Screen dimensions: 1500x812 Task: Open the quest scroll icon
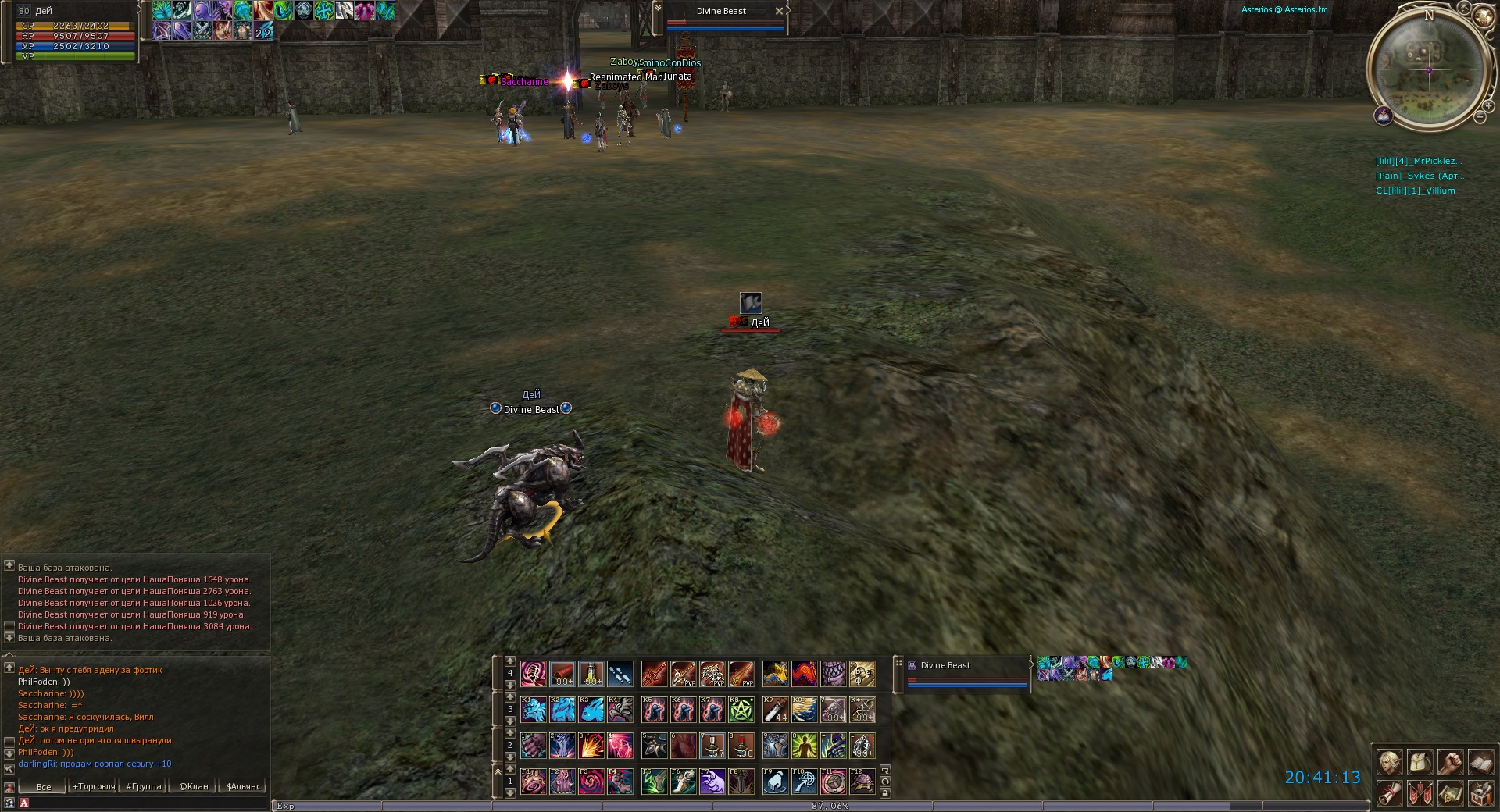pos(1390,792)
